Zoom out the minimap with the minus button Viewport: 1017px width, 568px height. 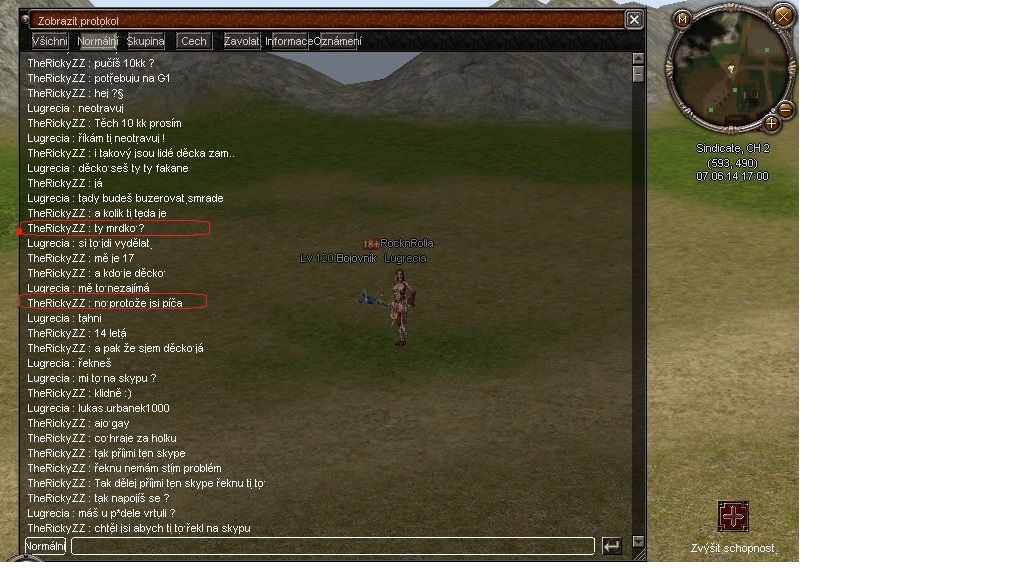coord(786,109)
